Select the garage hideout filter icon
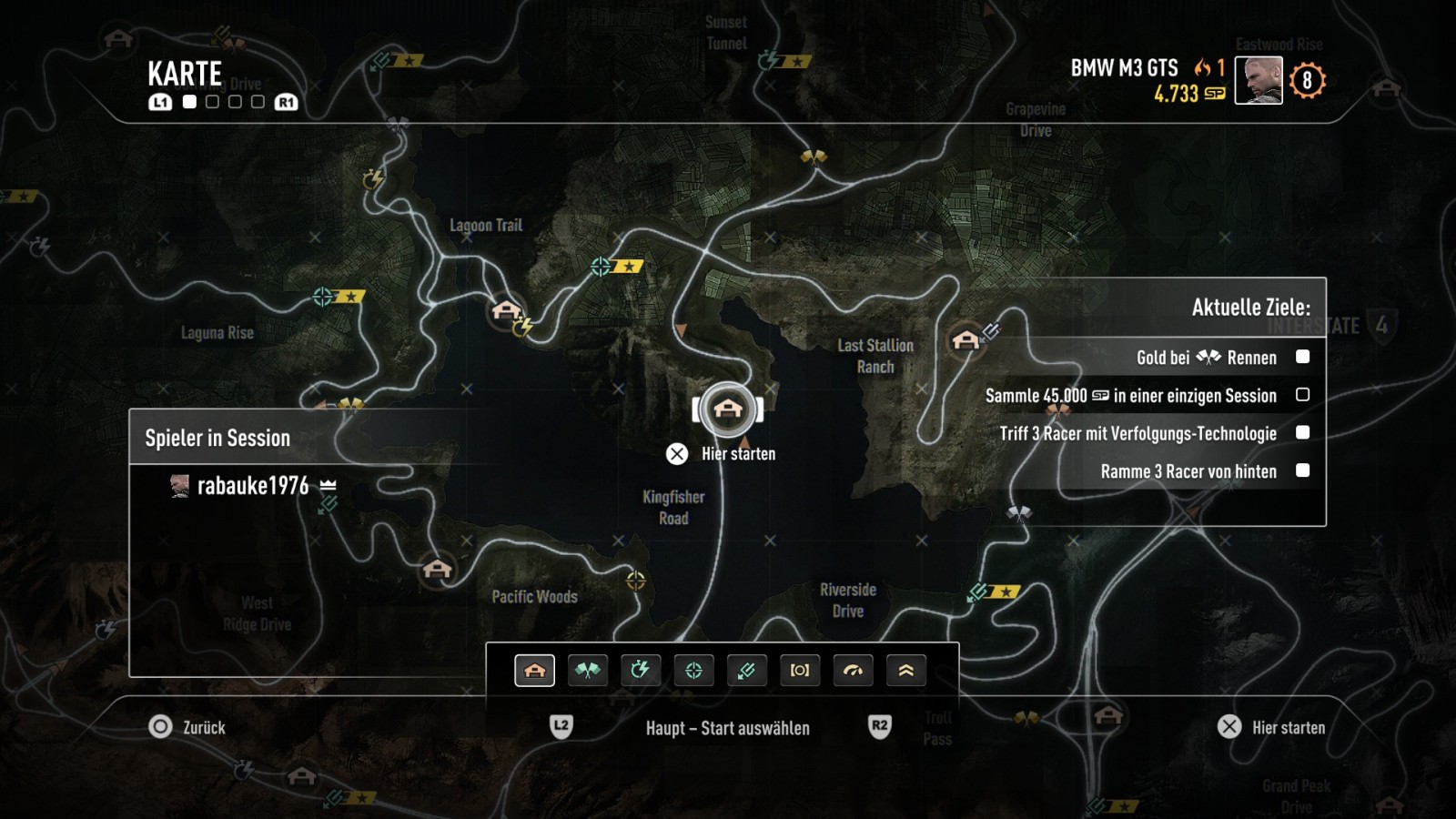The image size is (1456, 819). (x=534, y=671)
